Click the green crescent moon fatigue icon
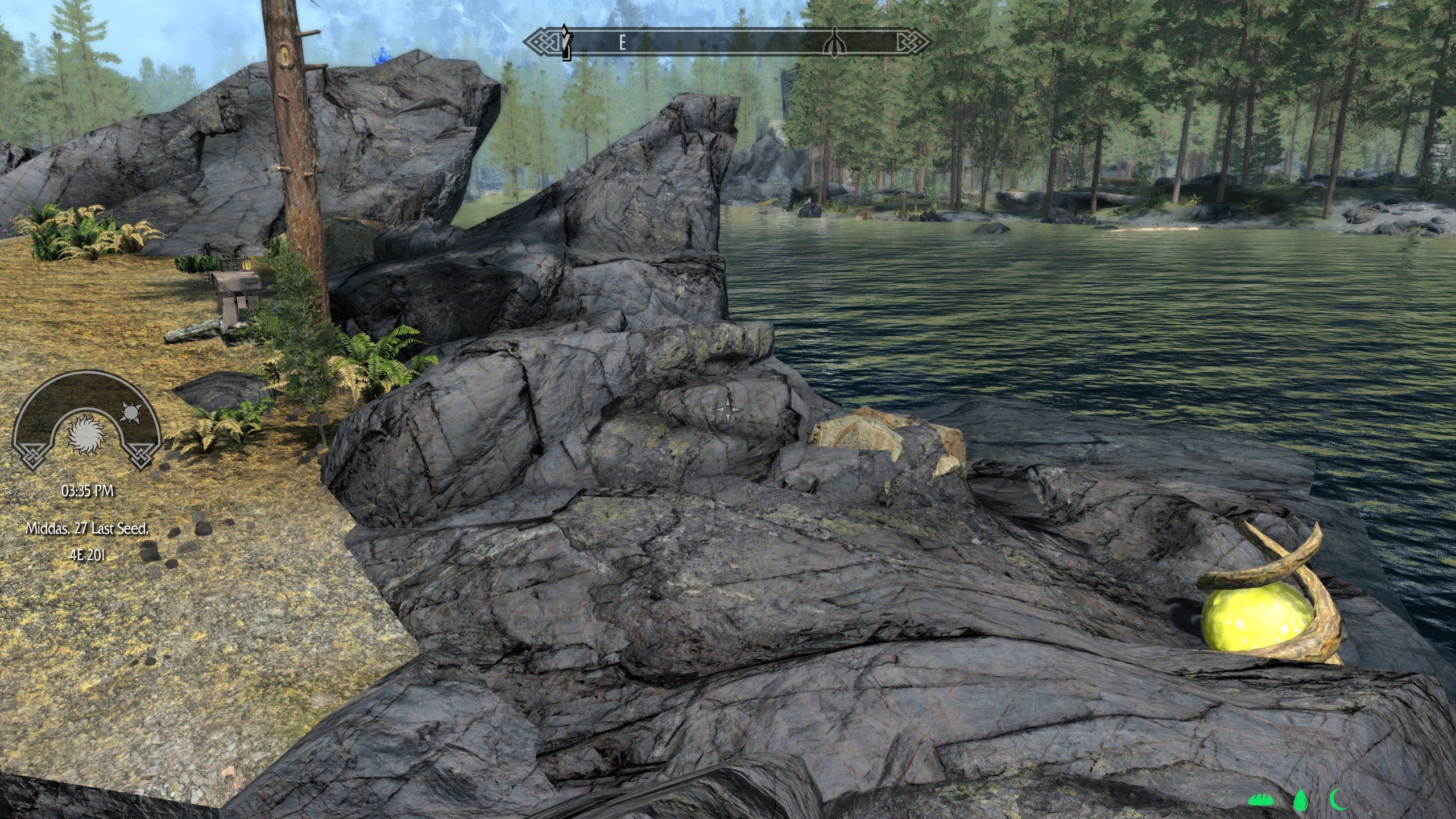This screenshot has height=819, width=1456. click(x=1338, y=800)
